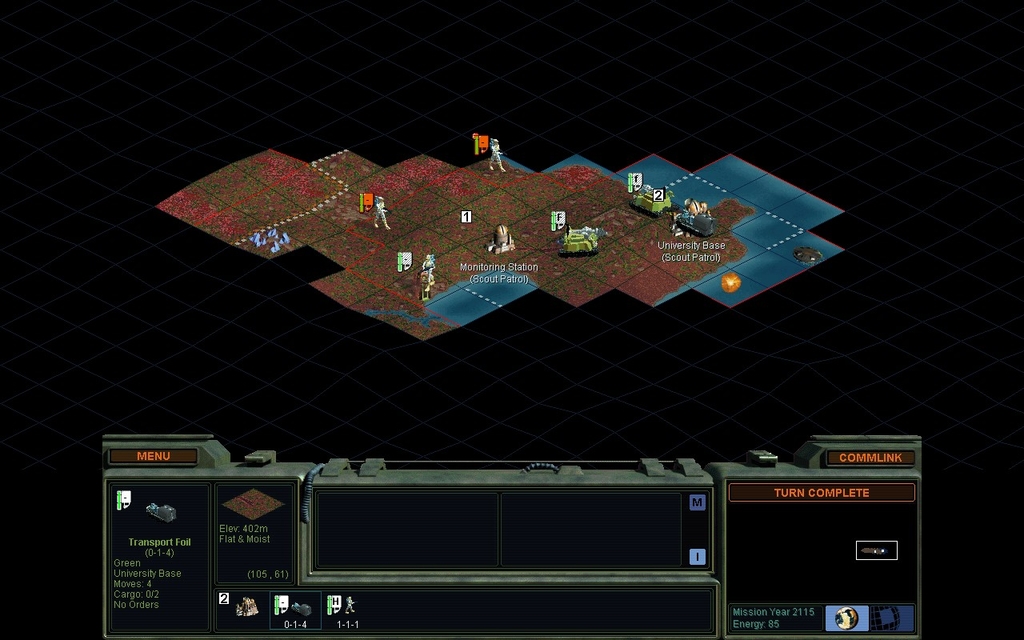Select the 1-1-1 scout unit in the stack
The width and height of the screenshot is (1024, 640).
click(x=345, y=608)
